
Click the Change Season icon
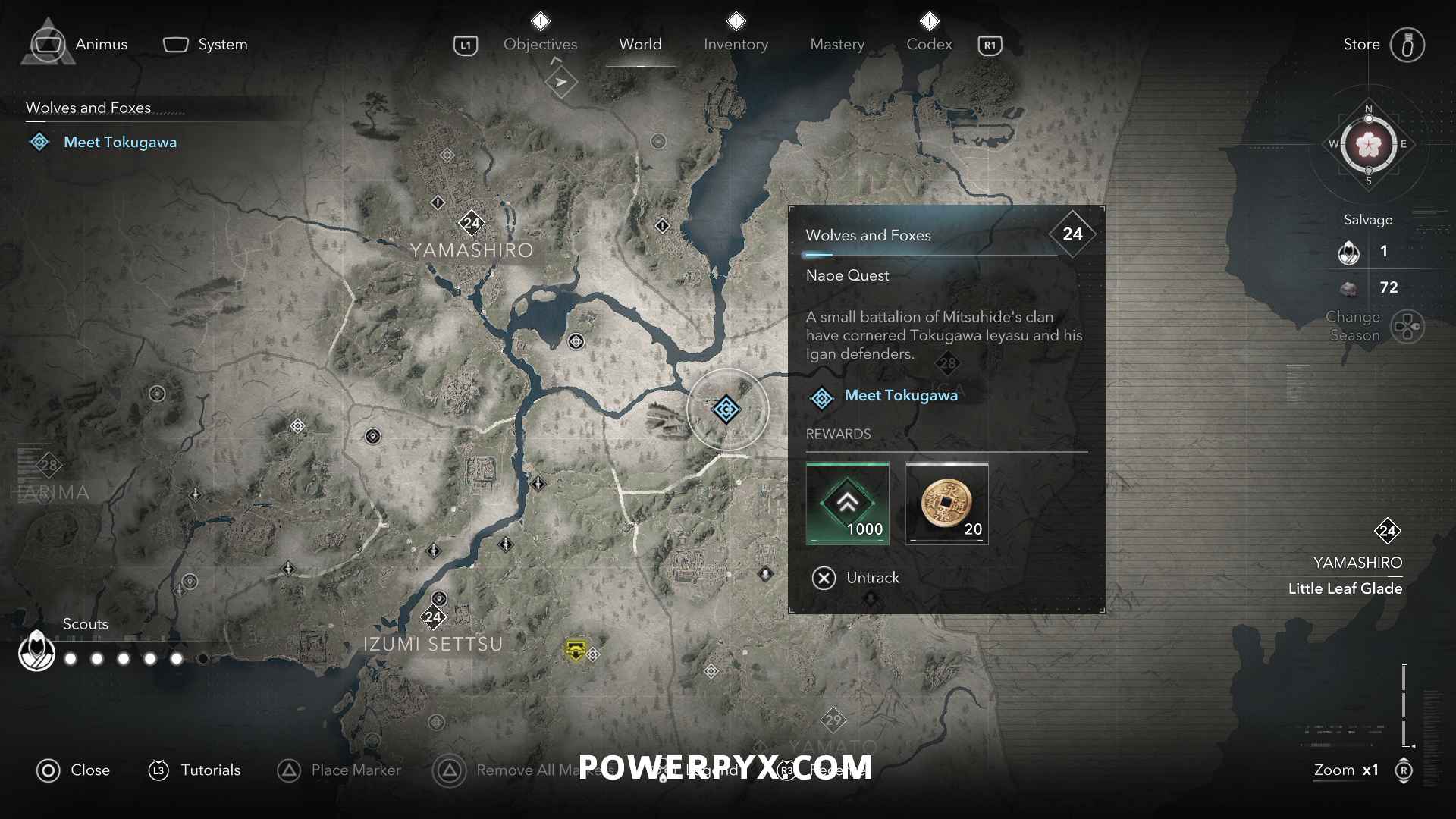pos(1409,326)
